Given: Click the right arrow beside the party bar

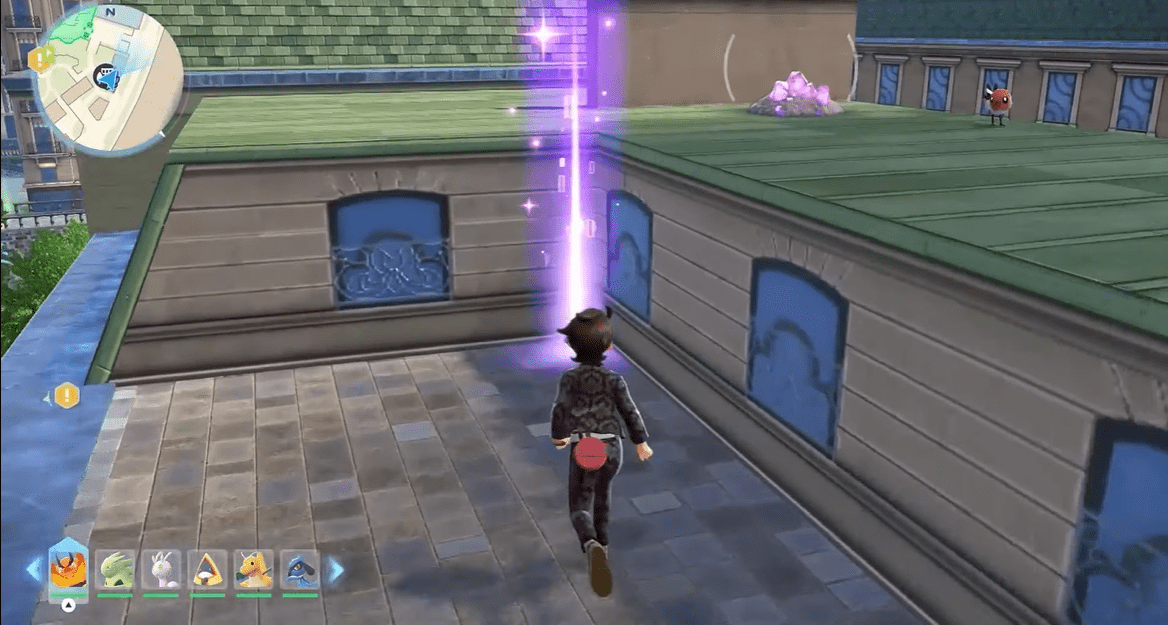Looking at the screenshot, I should coord(336,570).
